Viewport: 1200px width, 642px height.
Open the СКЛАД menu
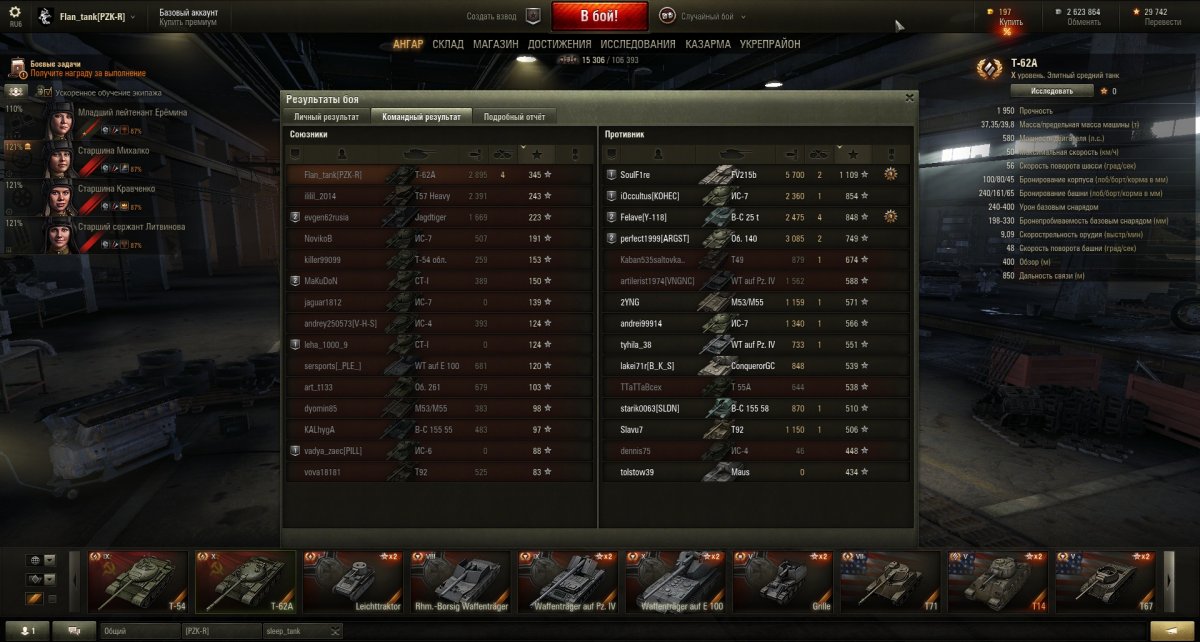(448, 44)
